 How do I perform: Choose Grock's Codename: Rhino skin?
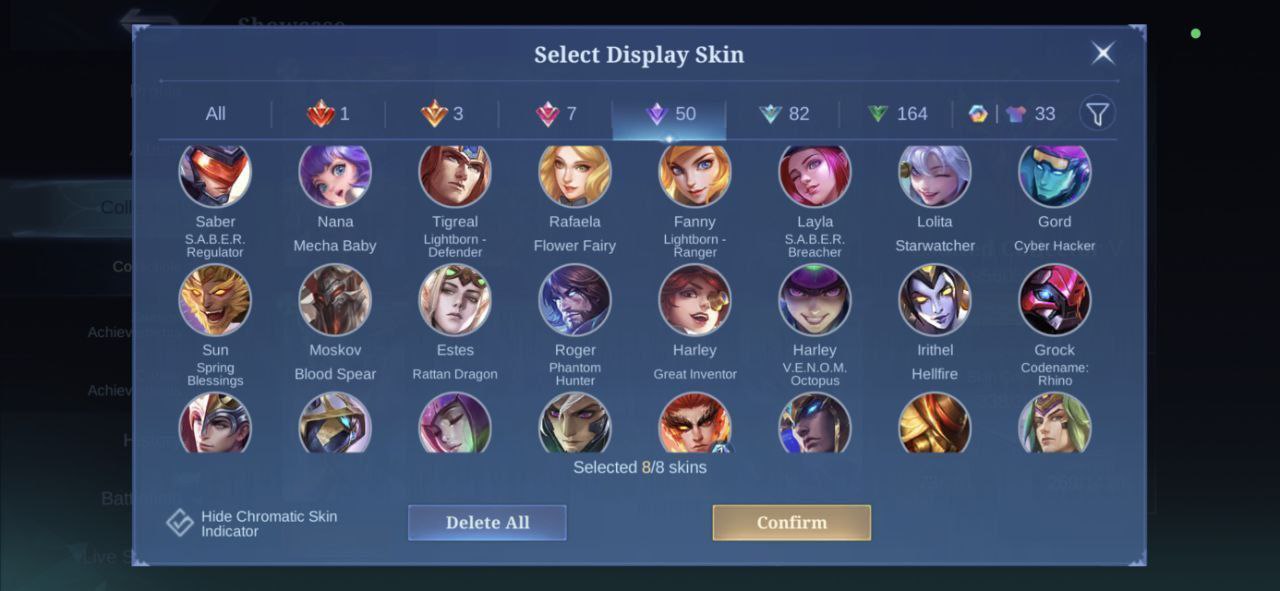tap(1054, 300)
